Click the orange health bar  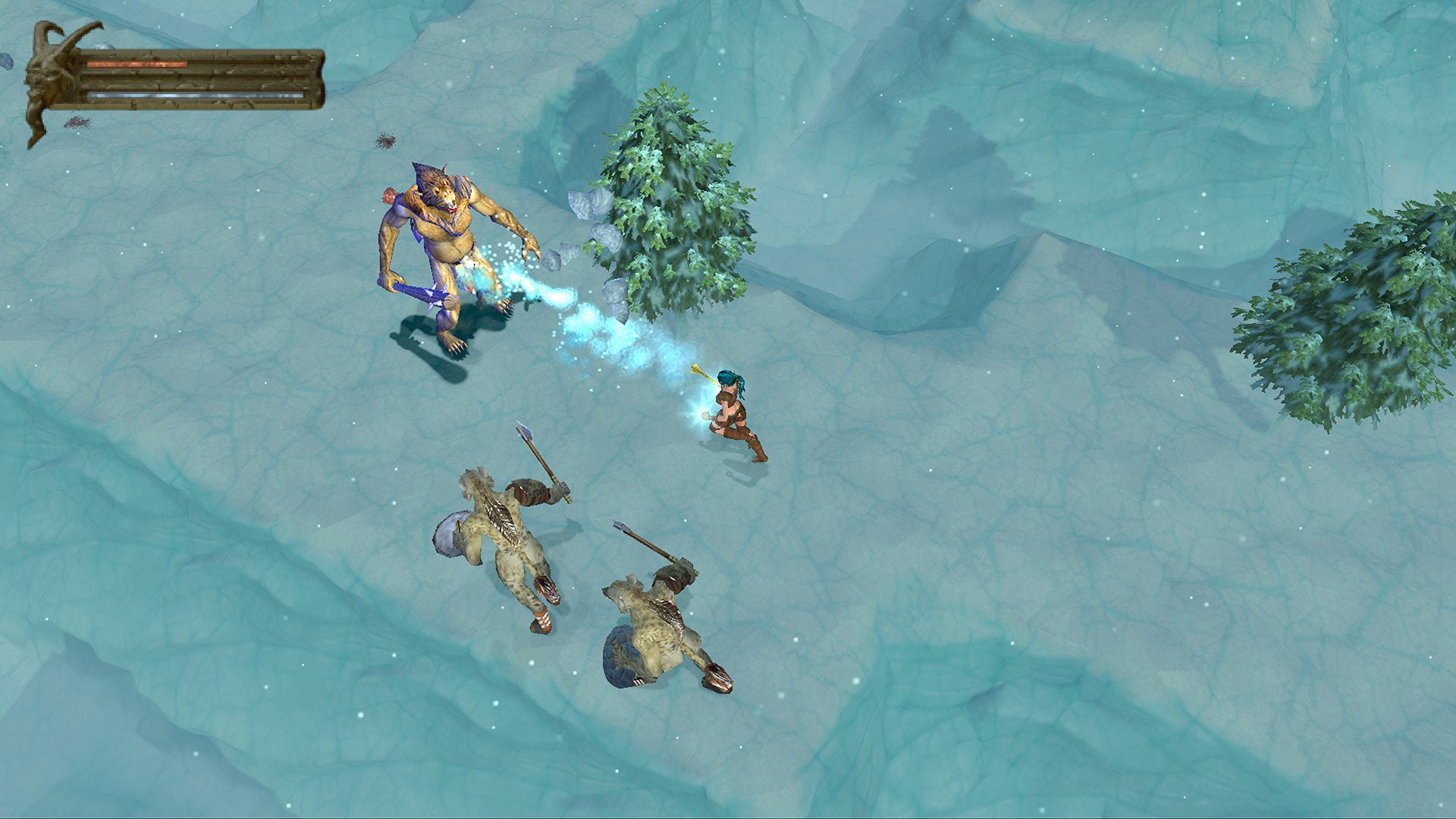tap(136, 63)
